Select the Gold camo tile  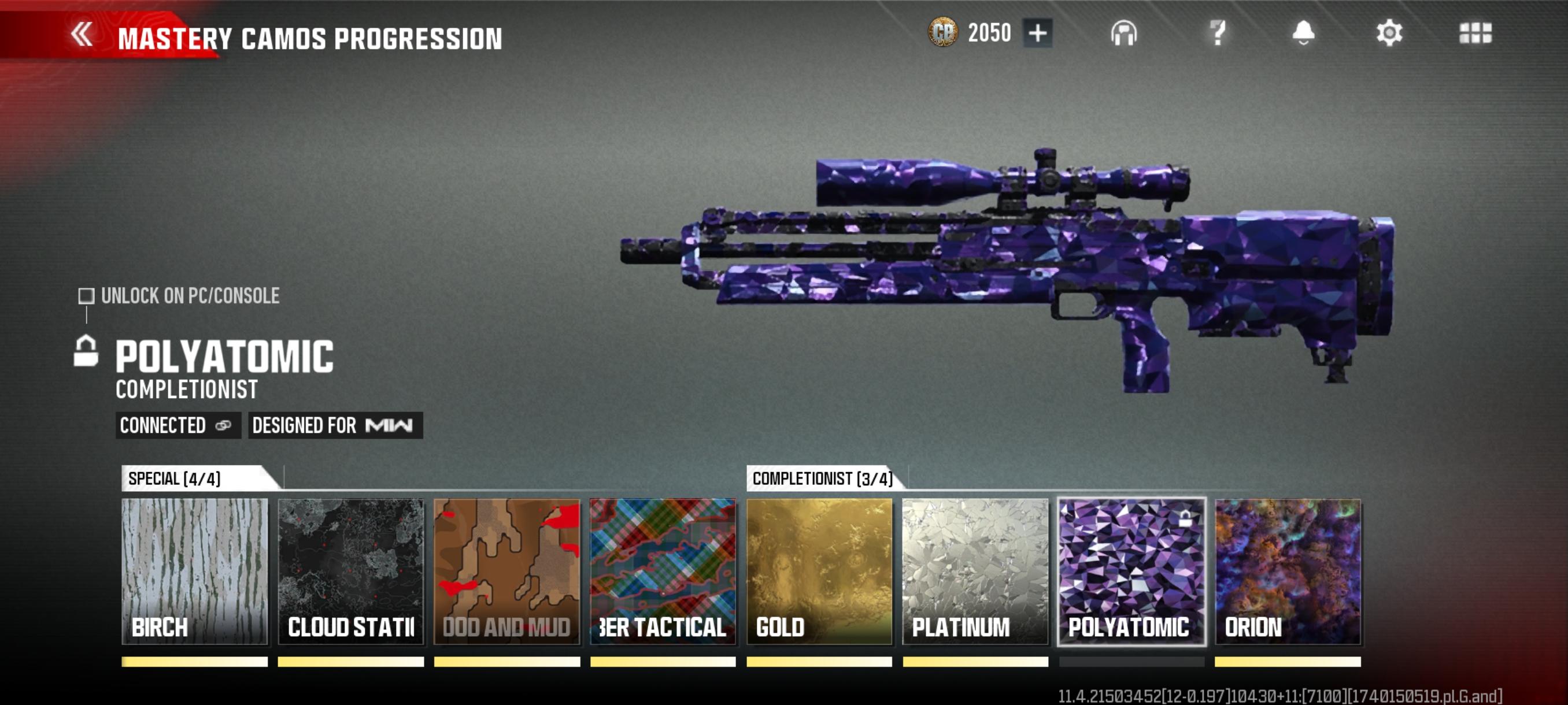click(819, 571)
